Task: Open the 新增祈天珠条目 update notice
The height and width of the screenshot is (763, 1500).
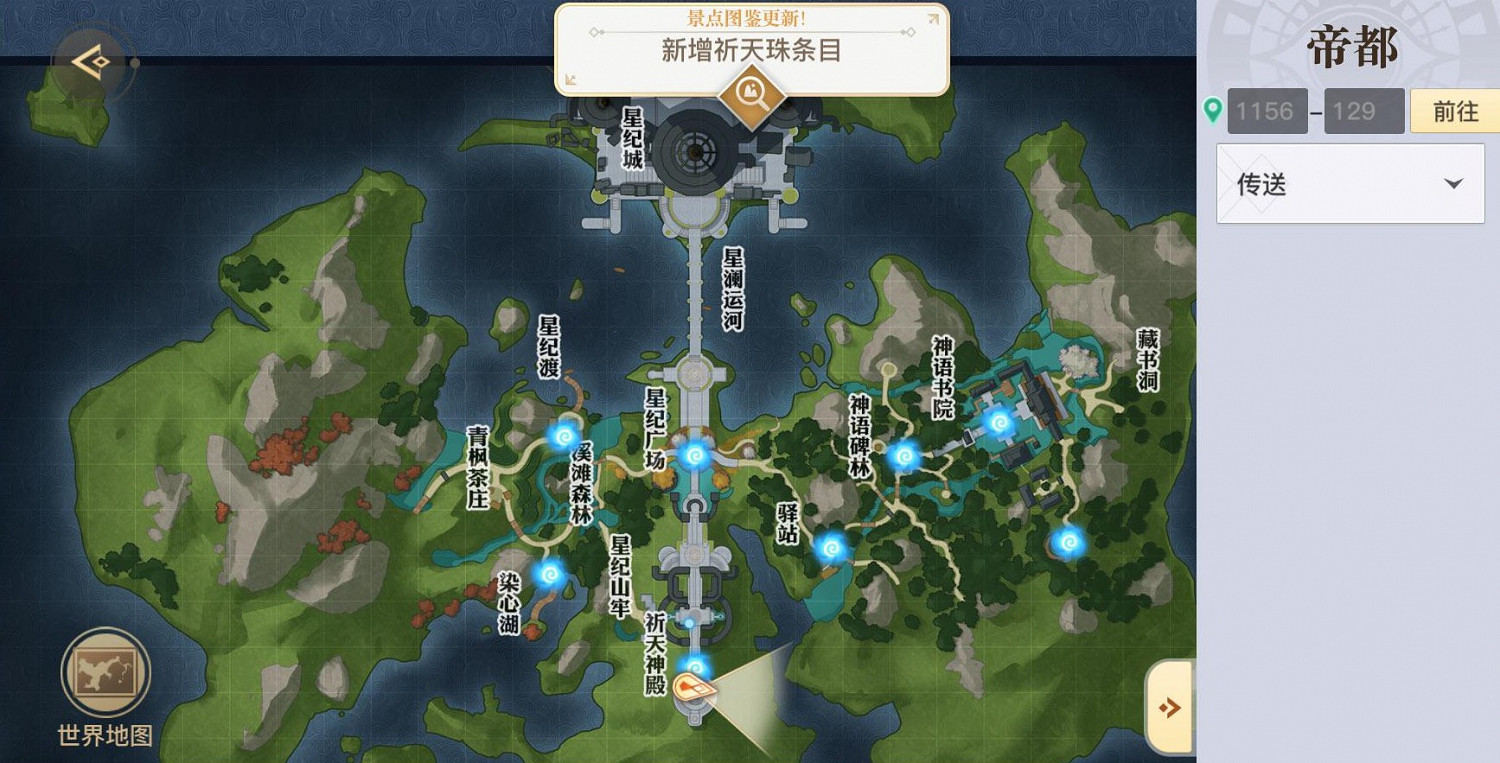Action: pos(750,50)
